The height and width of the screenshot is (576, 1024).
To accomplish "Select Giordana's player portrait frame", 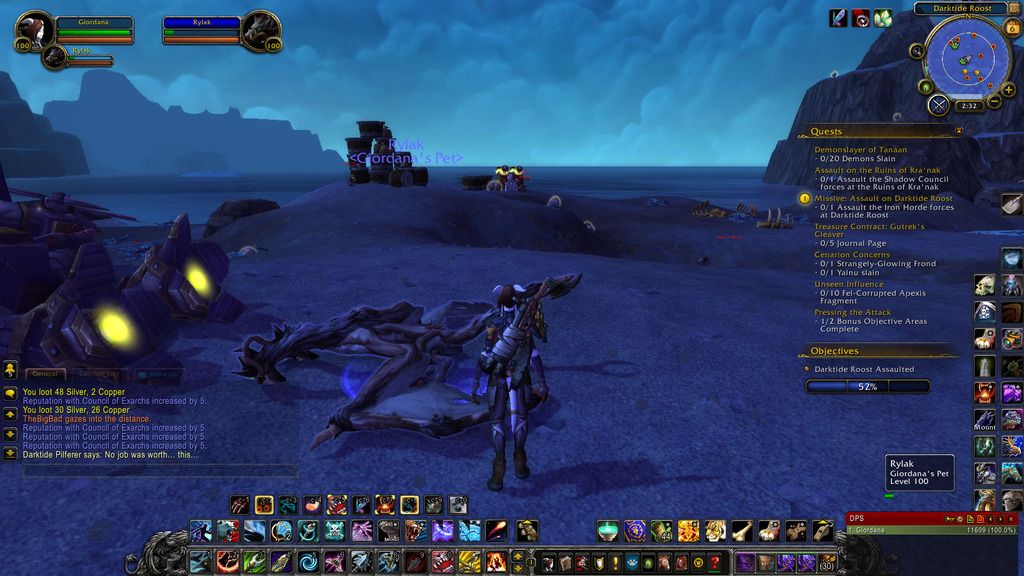I will coord(36,30).
